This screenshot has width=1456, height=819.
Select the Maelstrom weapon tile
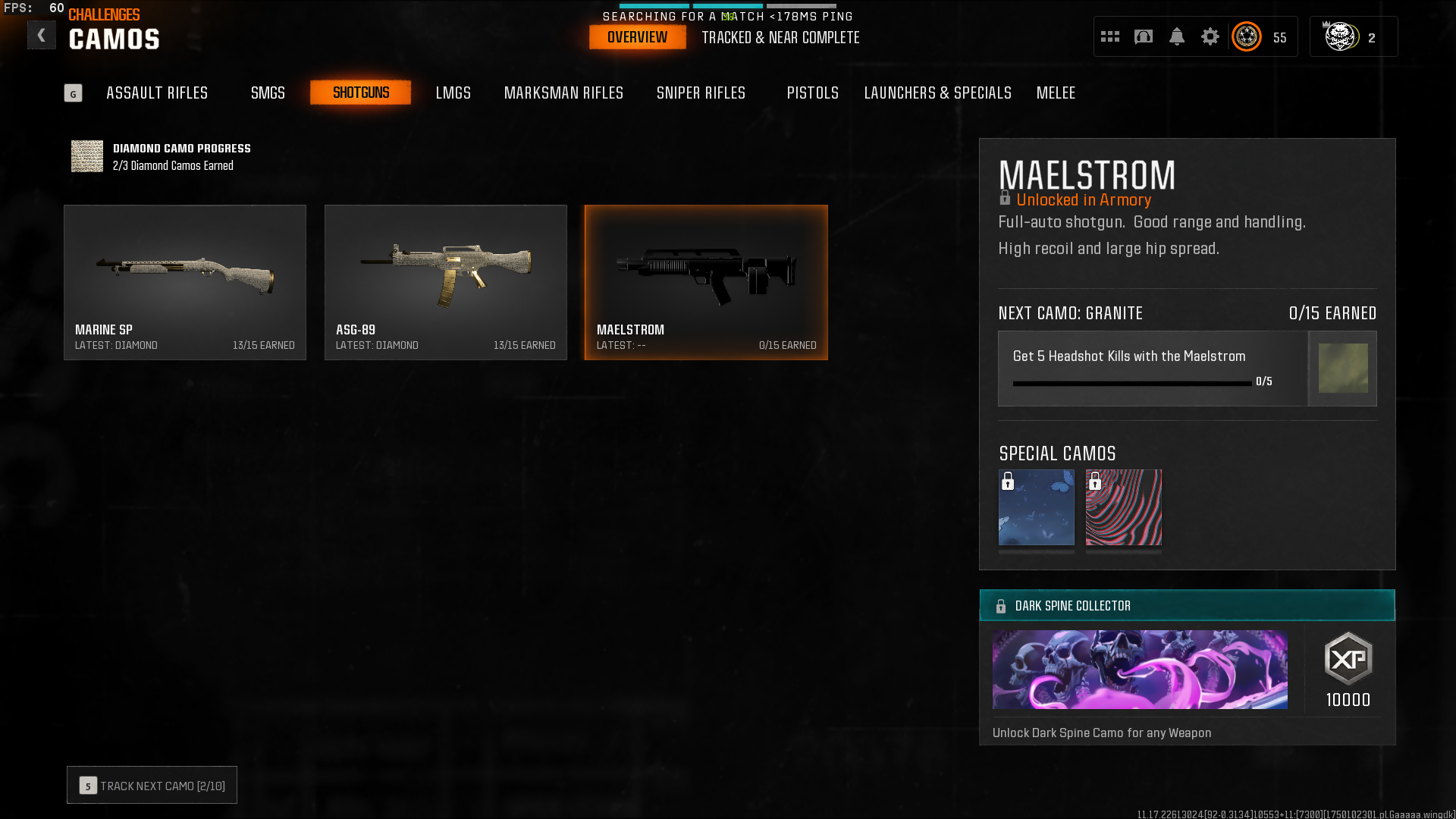tap(706, 282)
